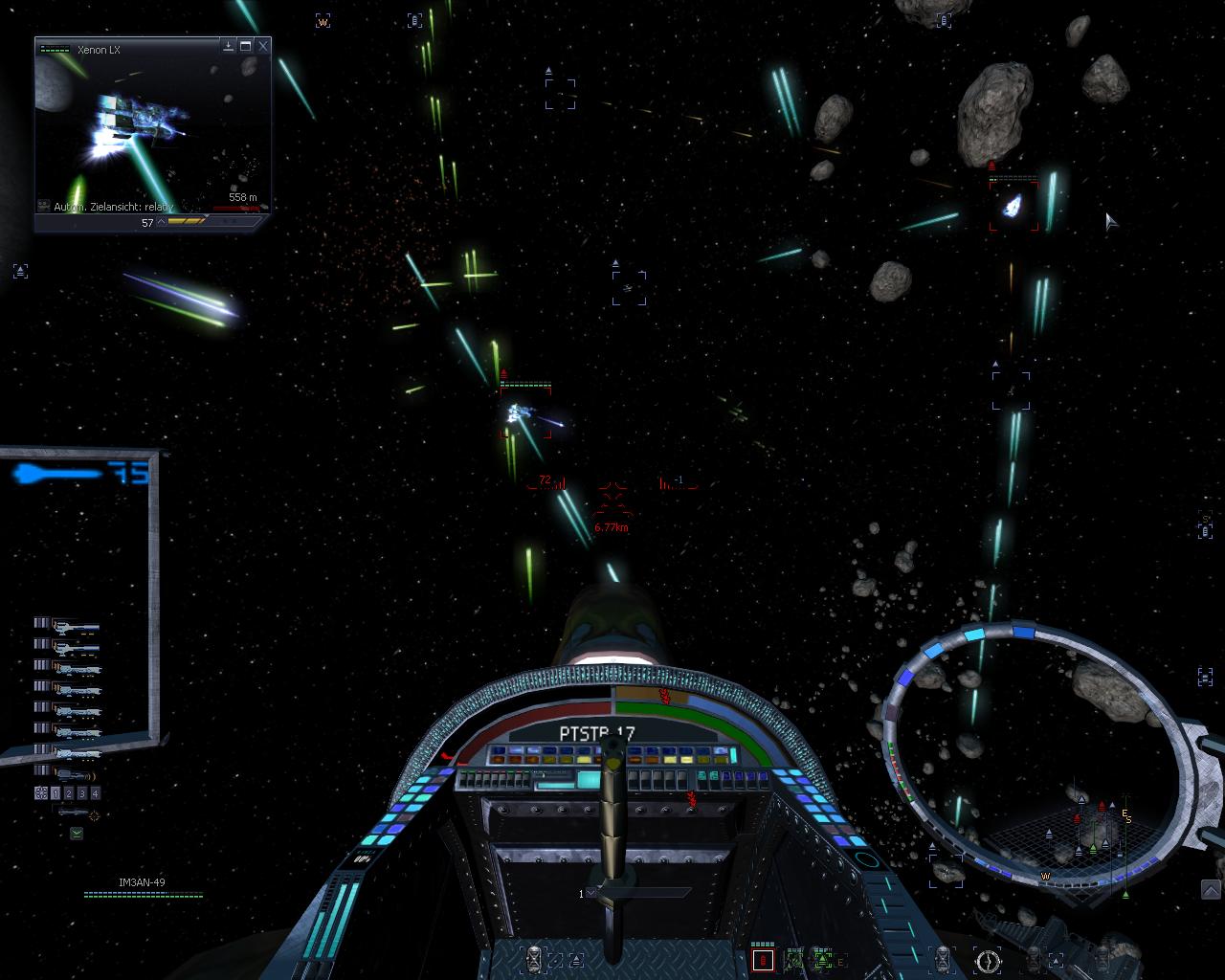Open the compass navigation icon in bottom bar
The width and height of the screenshot is (1225, 980).
988,959
